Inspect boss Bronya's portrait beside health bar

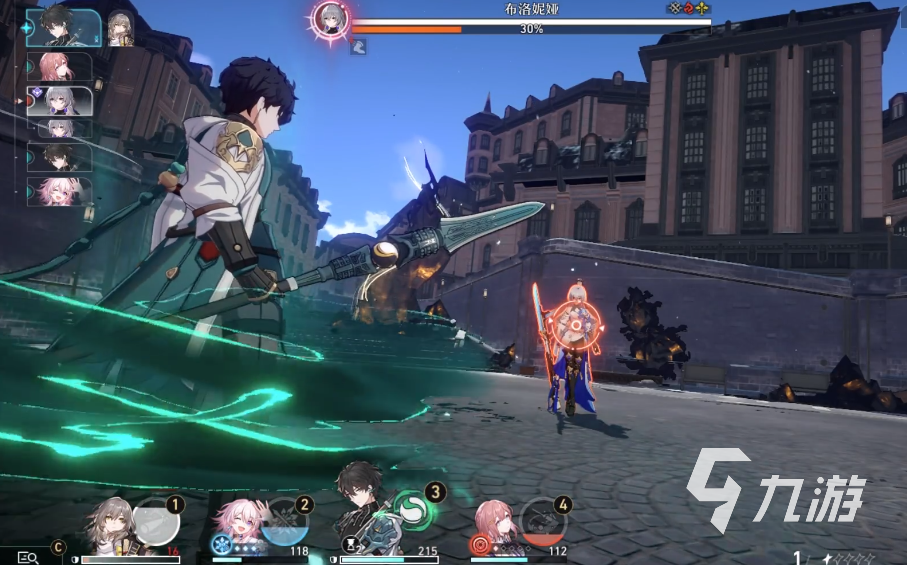click(330, 18)
